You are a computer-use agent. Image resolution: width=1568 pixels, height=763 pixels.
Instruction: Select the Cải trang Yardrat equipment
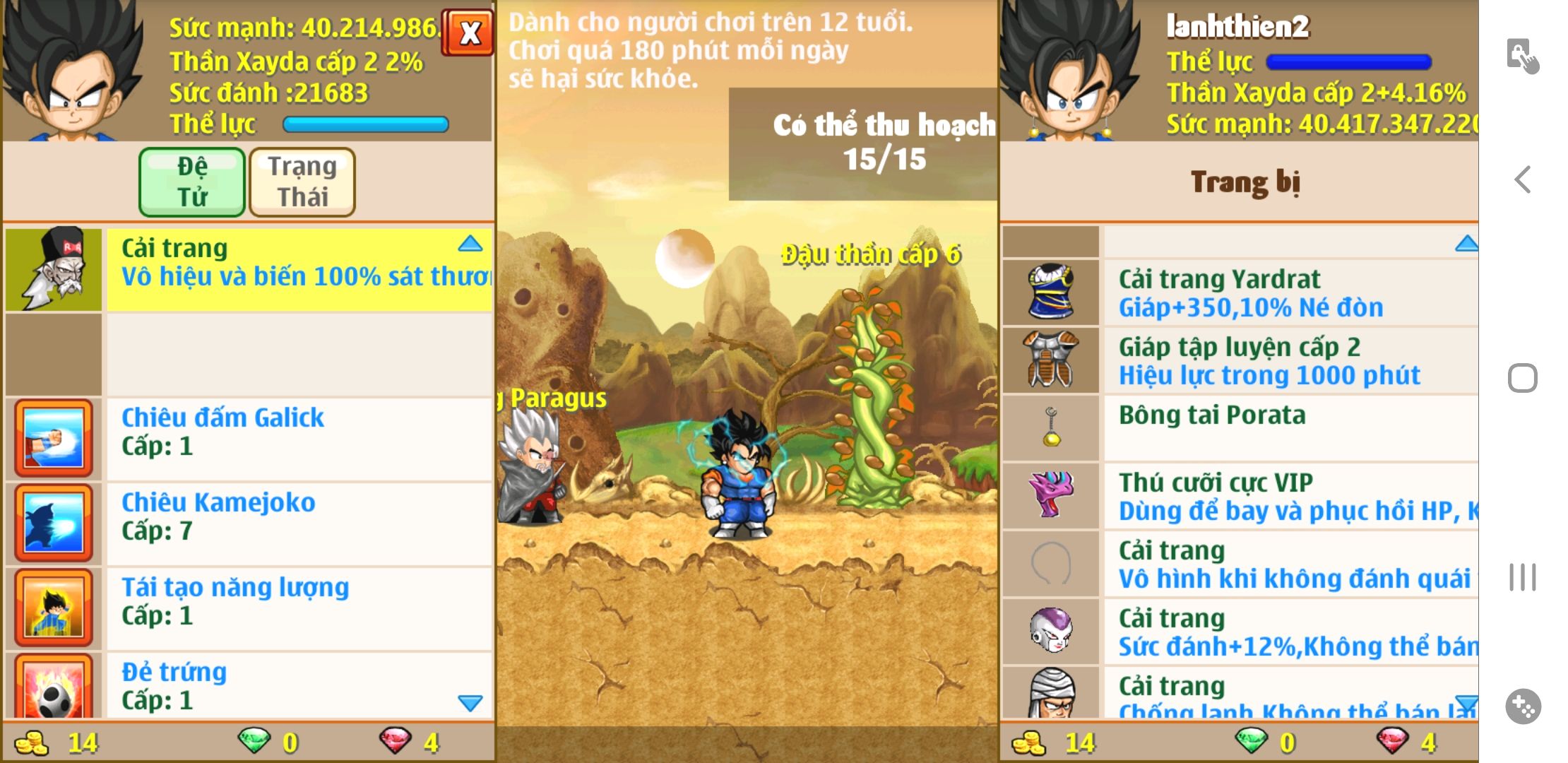pyautogui.click(x=1289, y=292)
